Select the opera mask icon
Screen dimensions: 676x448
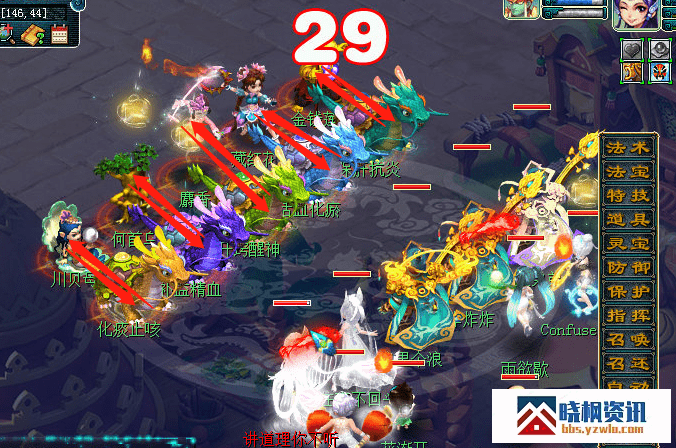click(x=658, y=72)
